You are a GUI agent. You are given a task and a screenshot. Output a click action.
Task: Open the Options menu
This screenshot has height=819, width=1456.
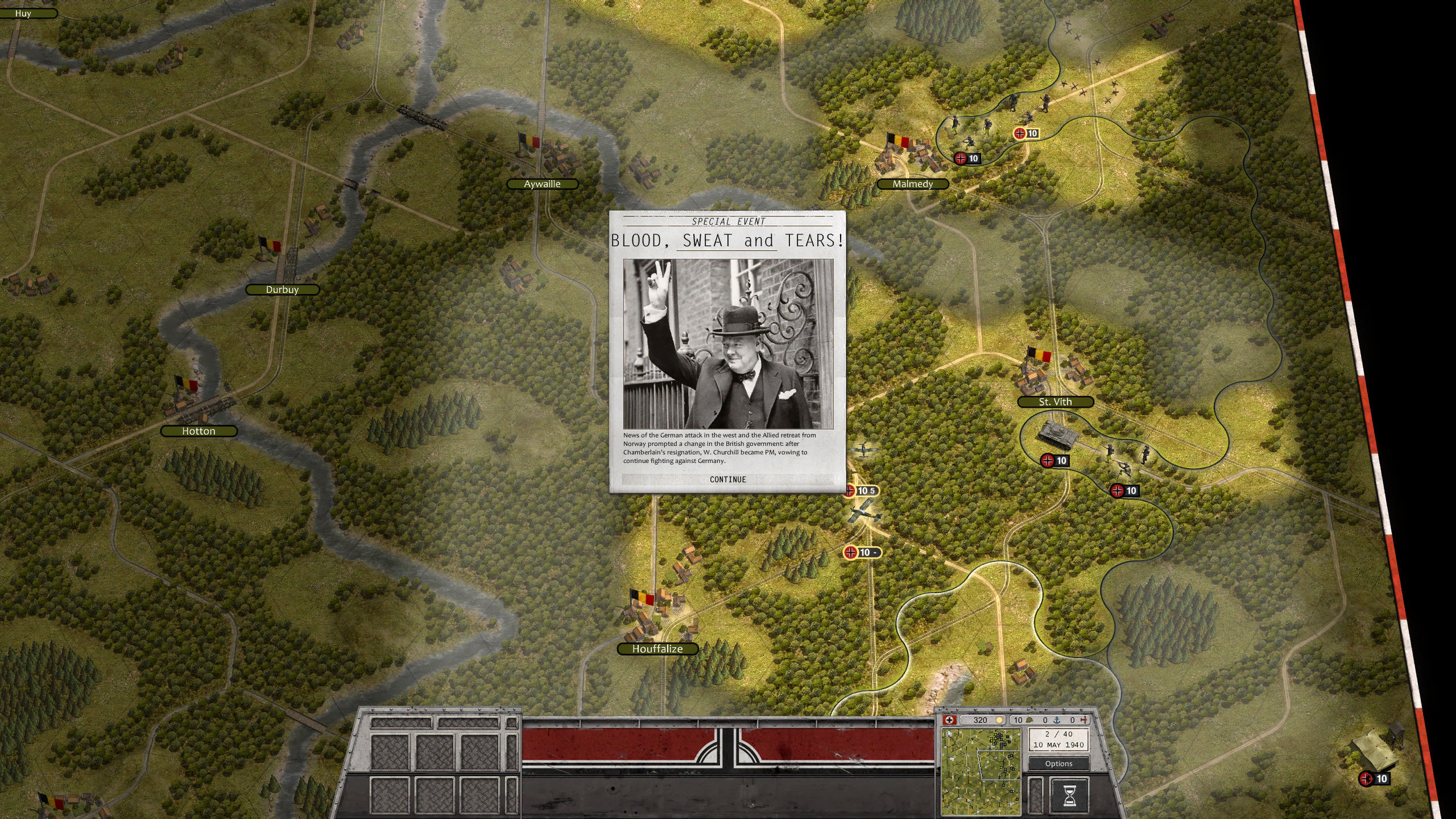[1059, 764]
